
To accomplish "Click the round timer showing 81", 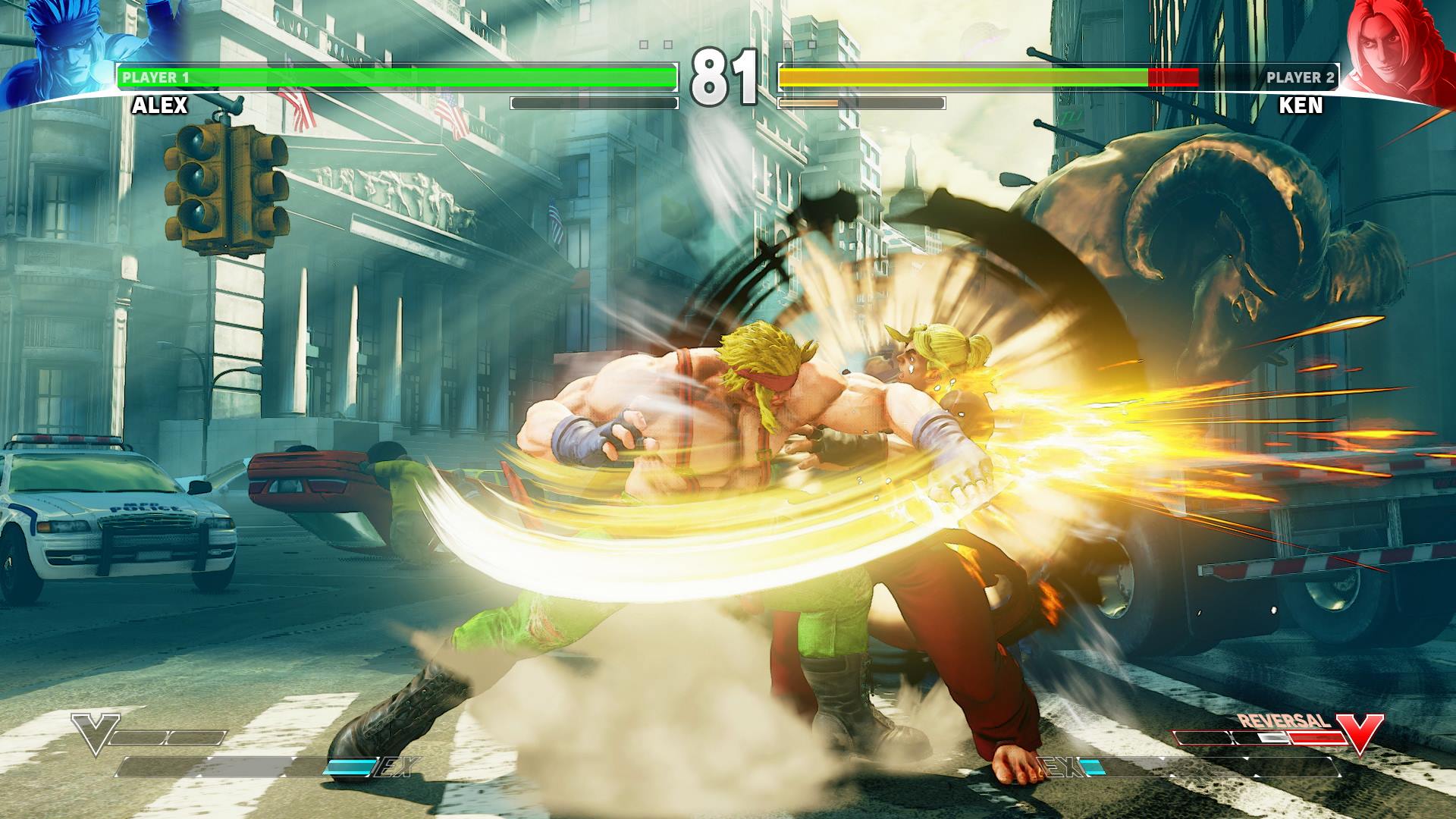I will pos(726,76).
